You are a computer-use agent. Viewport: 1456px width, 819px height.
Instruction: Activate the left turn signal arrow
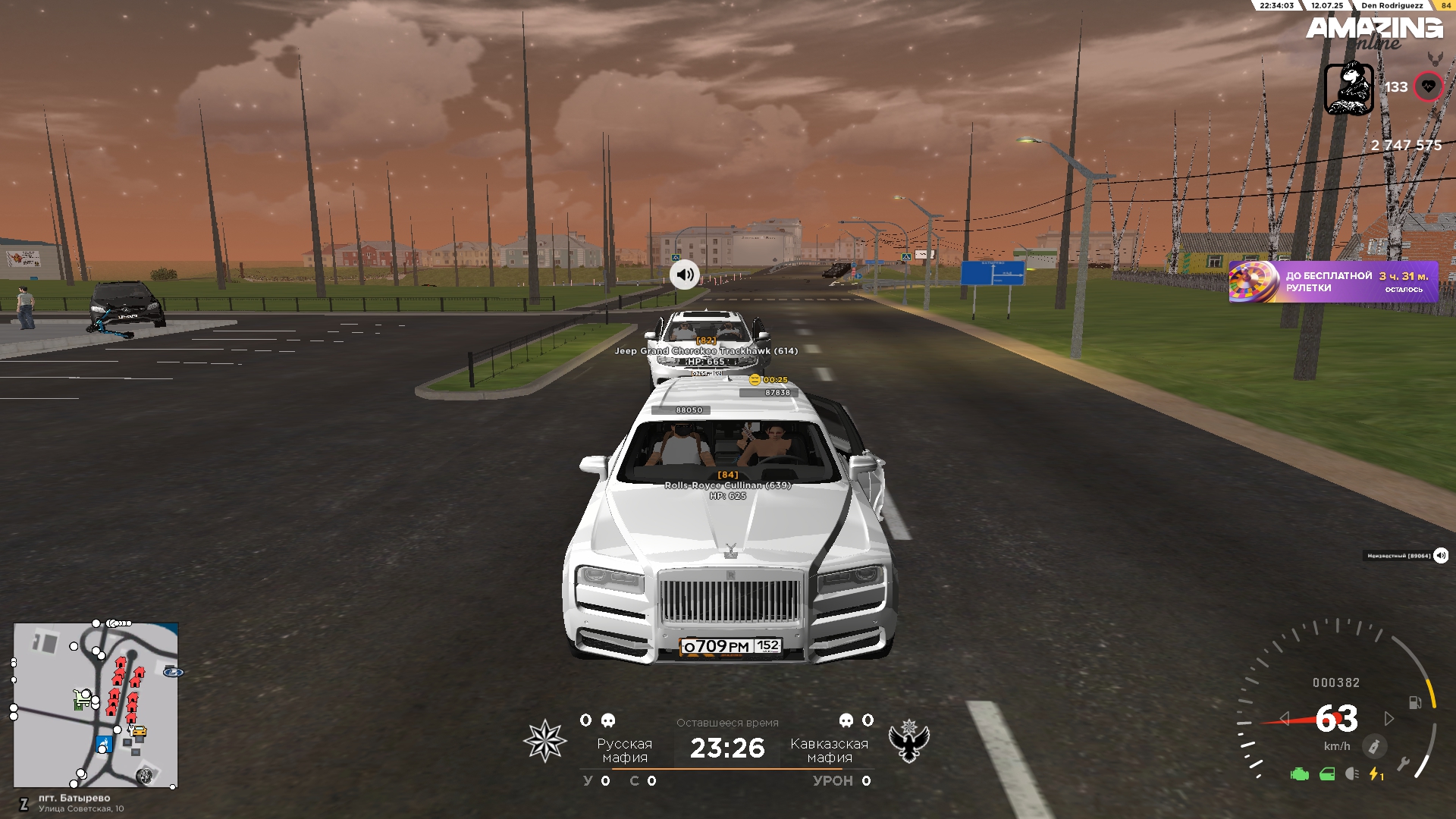tap(1284, 718)
